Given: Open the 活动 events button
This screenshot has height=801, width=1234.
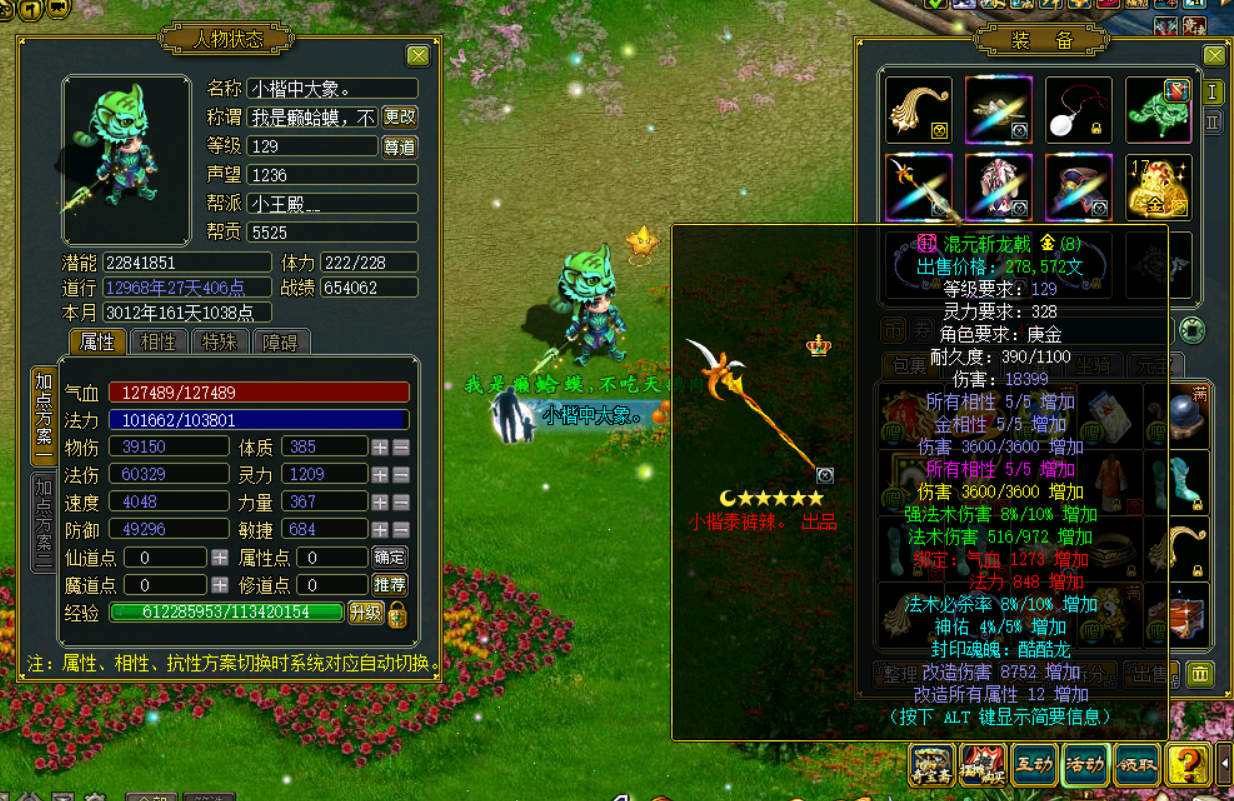Looking at the screenshot, I should click(x=1085, y=766).
